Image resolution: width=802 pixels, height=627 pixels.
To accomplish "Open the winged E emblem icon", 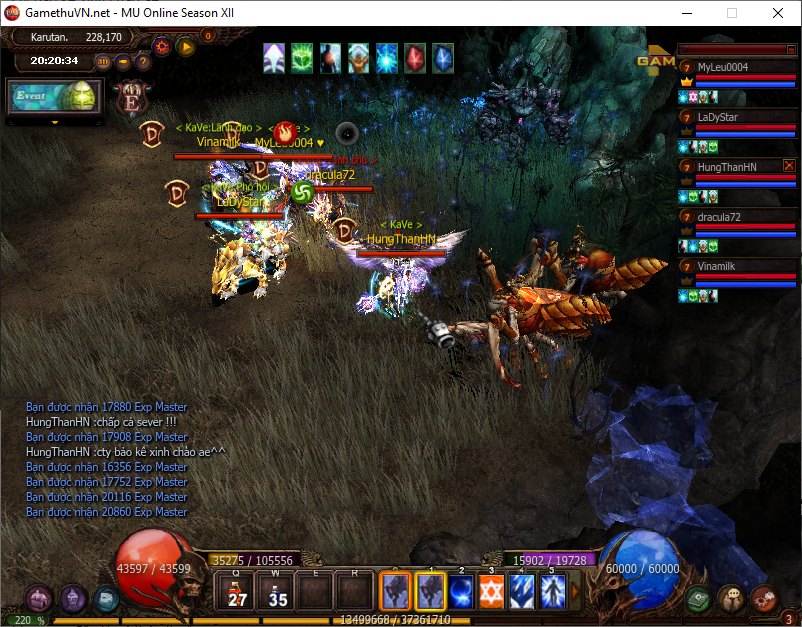I will pos(131,98).
